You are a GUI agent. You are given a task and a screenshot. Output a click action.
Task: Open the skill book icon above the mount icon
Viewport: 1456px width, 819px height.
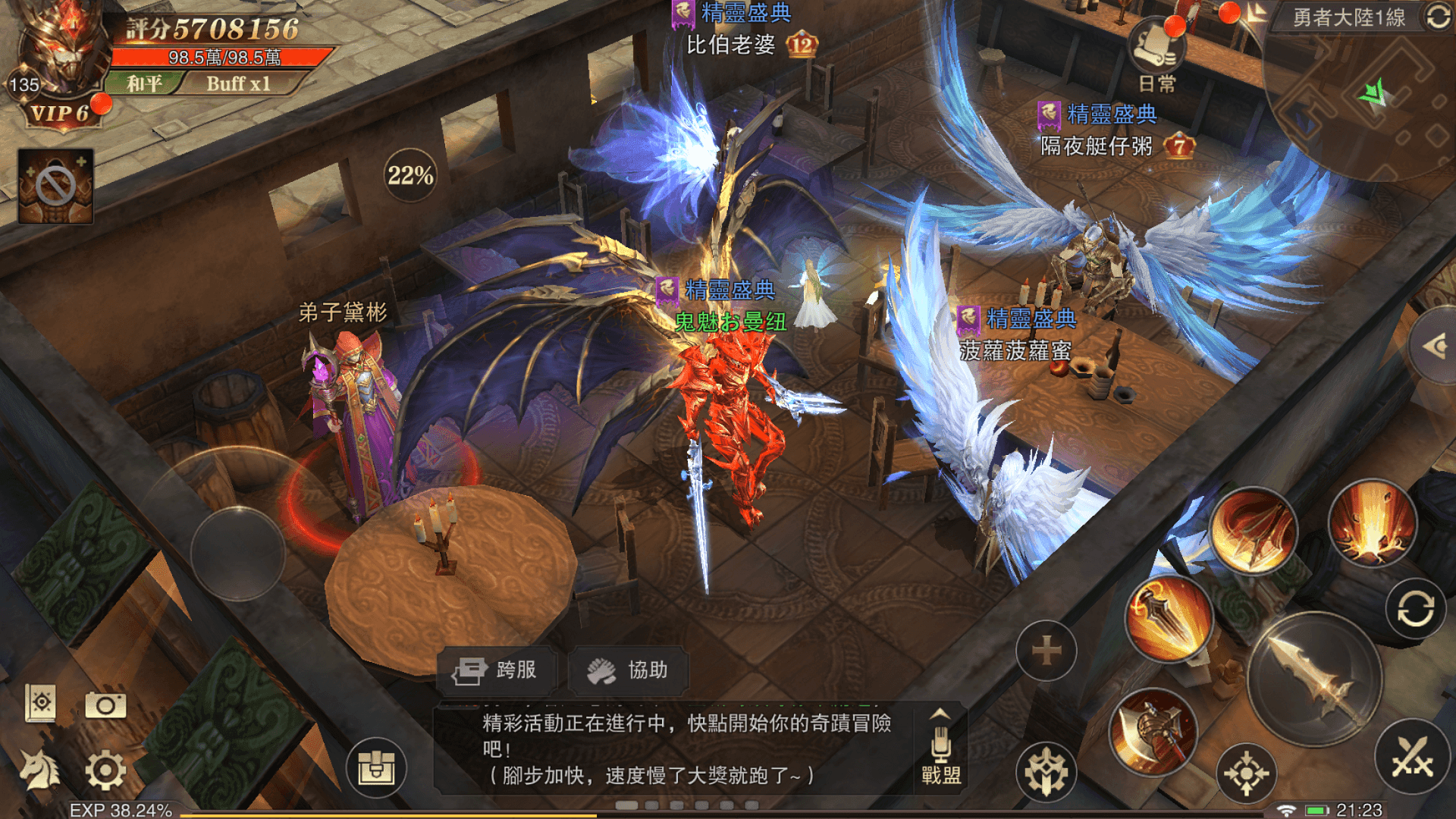click(42, 704)
